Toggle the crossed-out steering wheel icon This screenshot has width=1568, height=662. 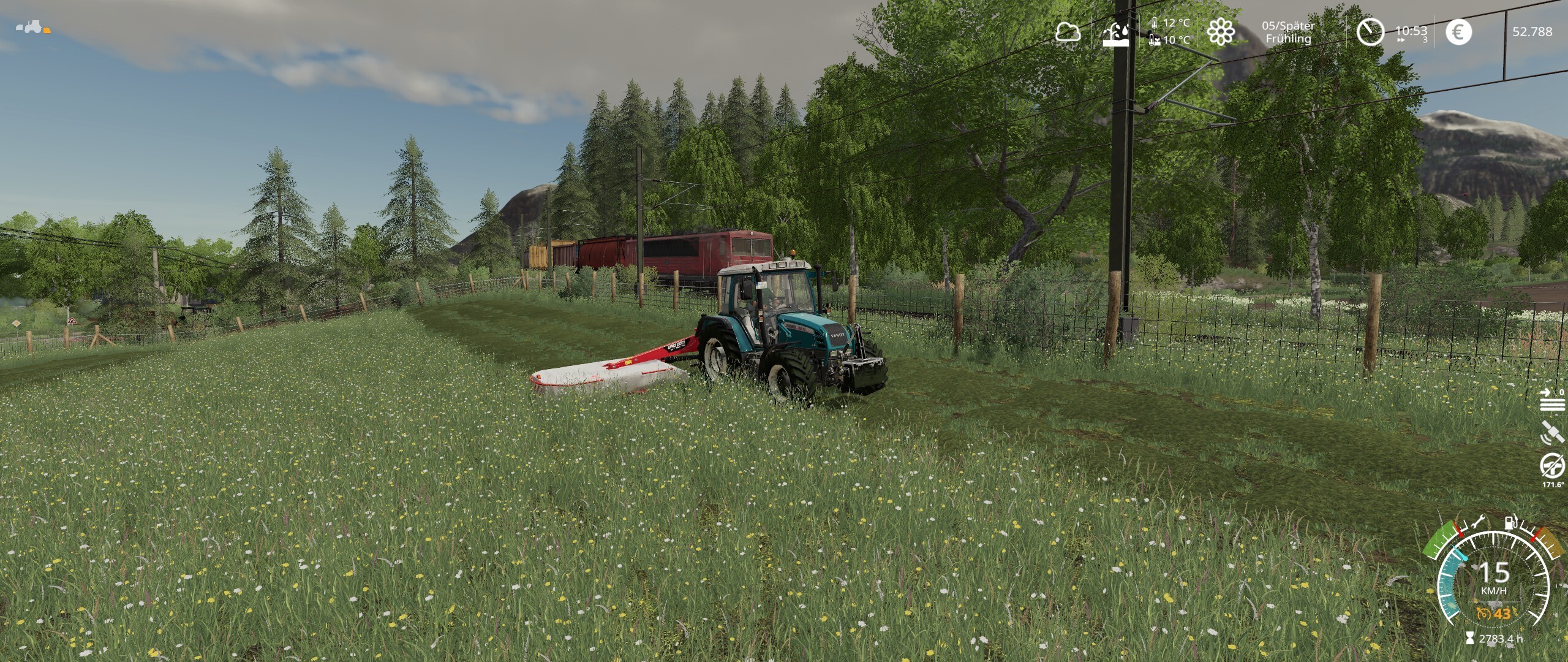(x=1552, y=465)
